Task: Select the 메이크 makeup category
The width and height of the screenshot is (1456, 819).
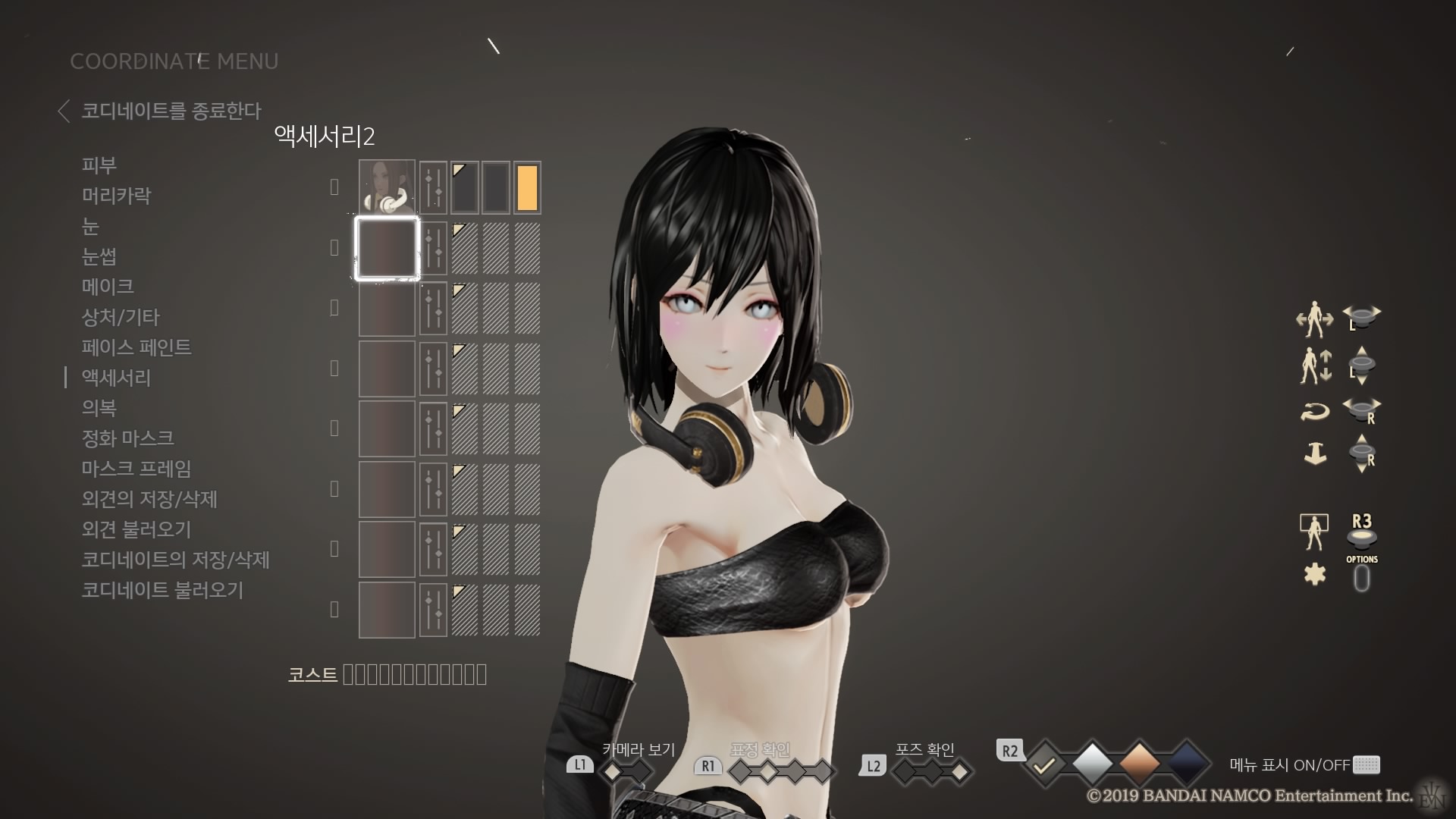Action: click(108, 287)
